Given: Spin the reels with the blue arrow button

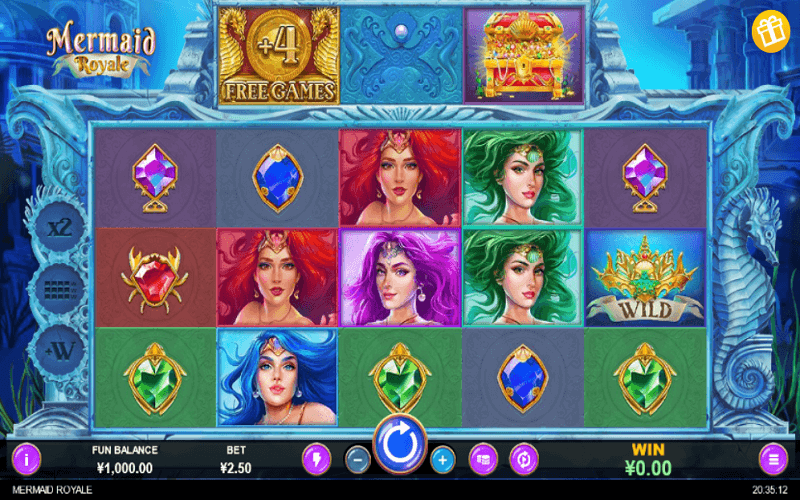Looking at the screenshot, I should 400,444.
